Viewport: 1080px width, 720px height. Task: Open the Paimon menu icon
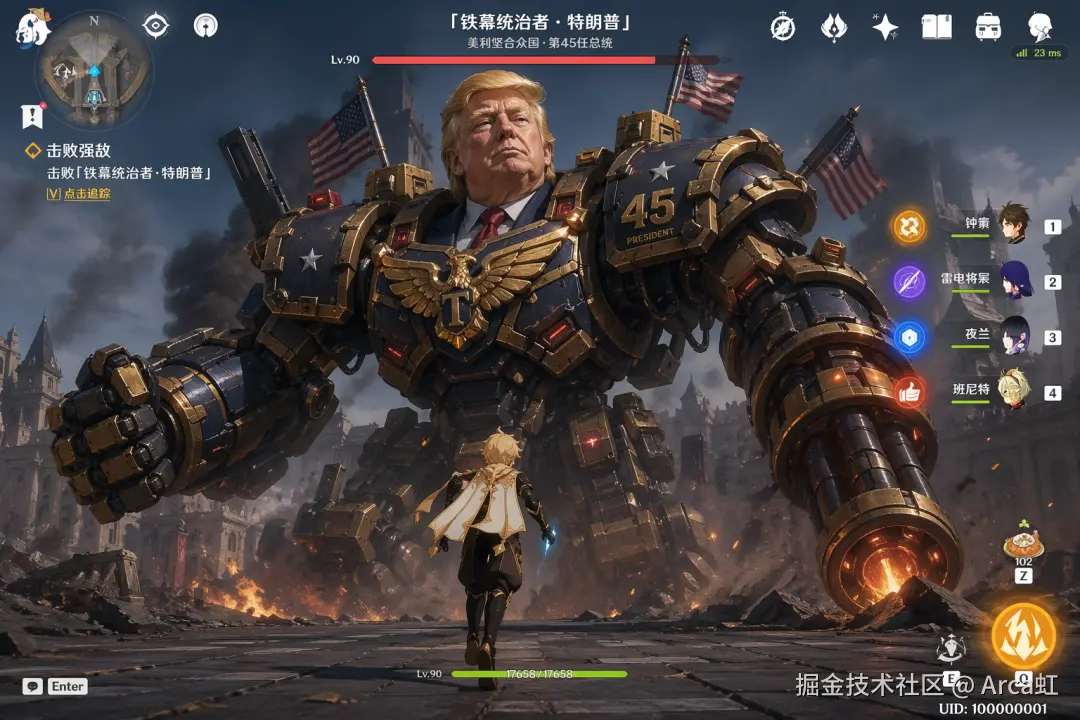[x=33, y=27]
